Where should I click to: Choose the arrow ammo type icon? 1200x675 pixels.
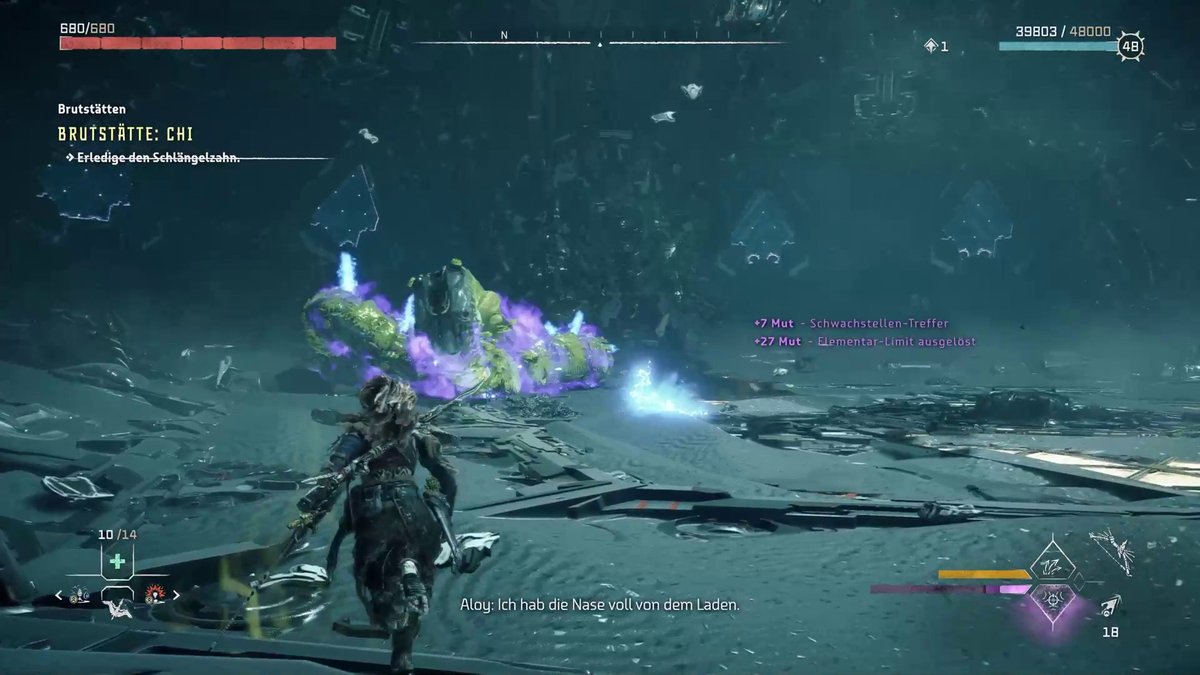click(x=1110, y=606)
